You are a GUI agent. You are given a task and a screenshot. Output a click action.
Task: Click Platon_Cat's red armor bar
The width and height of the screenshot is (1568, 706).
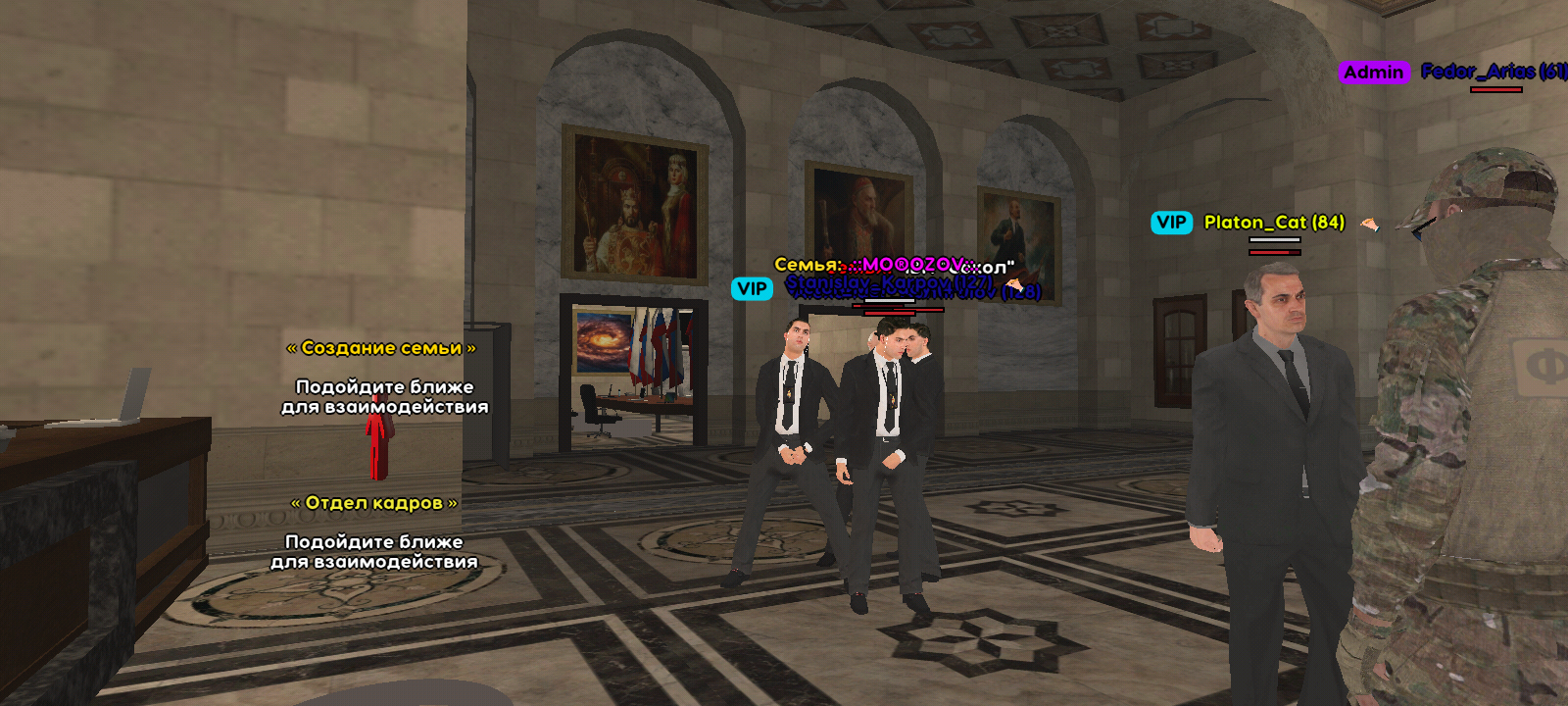pyautogui.click(x=1274, y=252)
